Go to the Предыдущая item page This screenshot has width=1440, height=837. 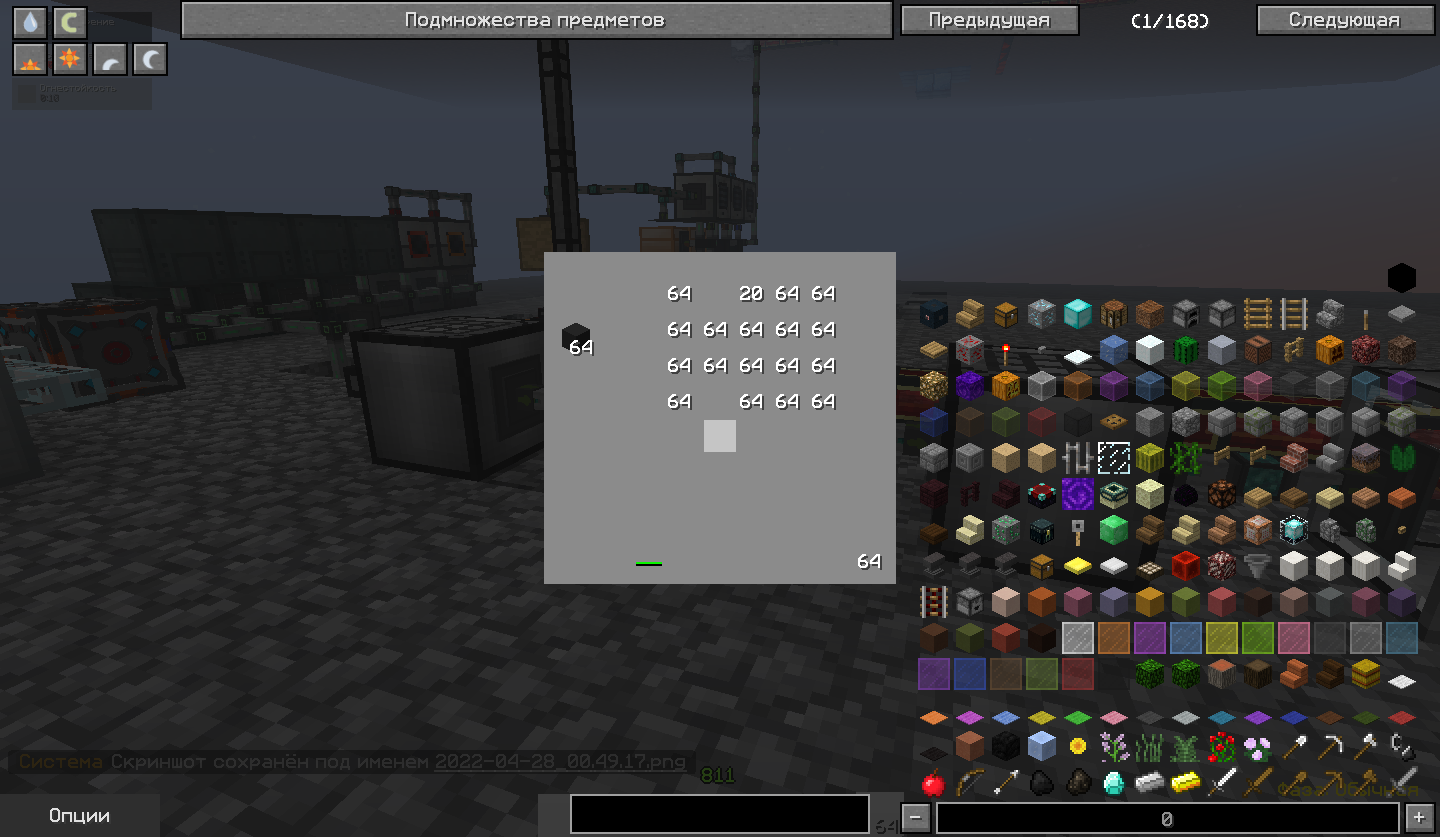pos(989,20)
